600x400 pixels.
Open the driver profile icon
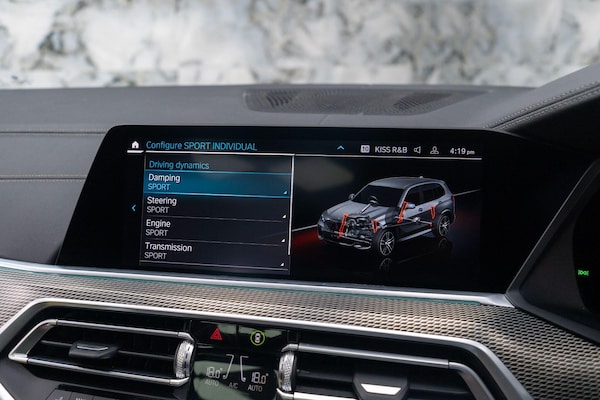coord(434,150)
